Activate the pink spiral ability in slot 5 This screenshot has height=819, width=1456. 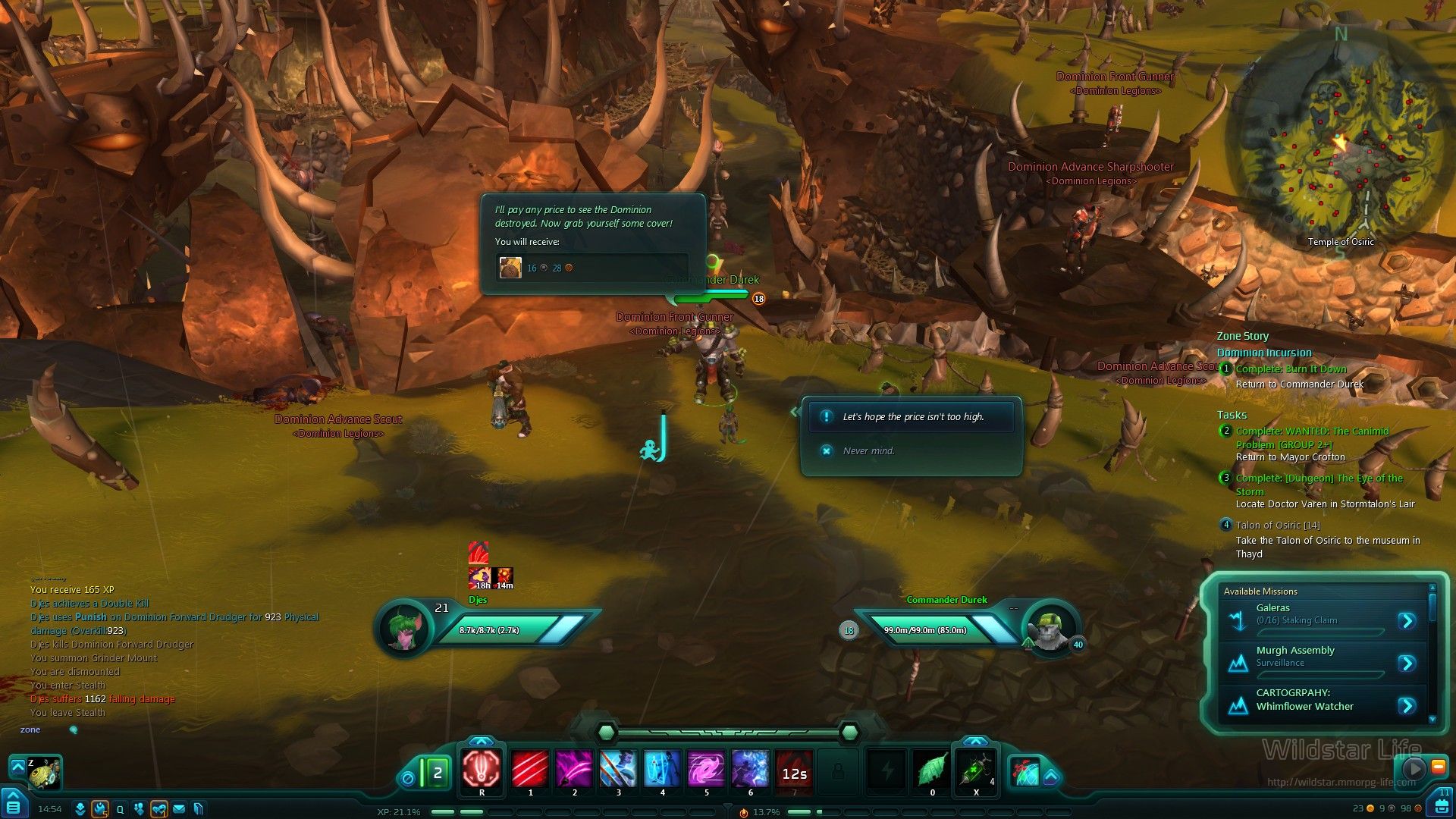coord(706,769)
